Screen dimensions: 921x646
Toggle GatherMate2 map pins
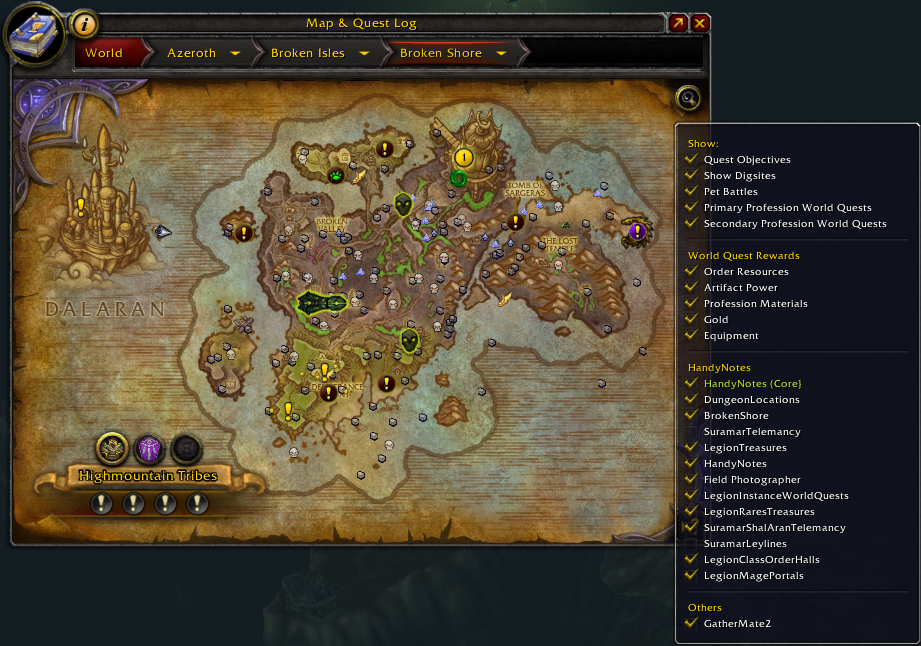(737, 624)
